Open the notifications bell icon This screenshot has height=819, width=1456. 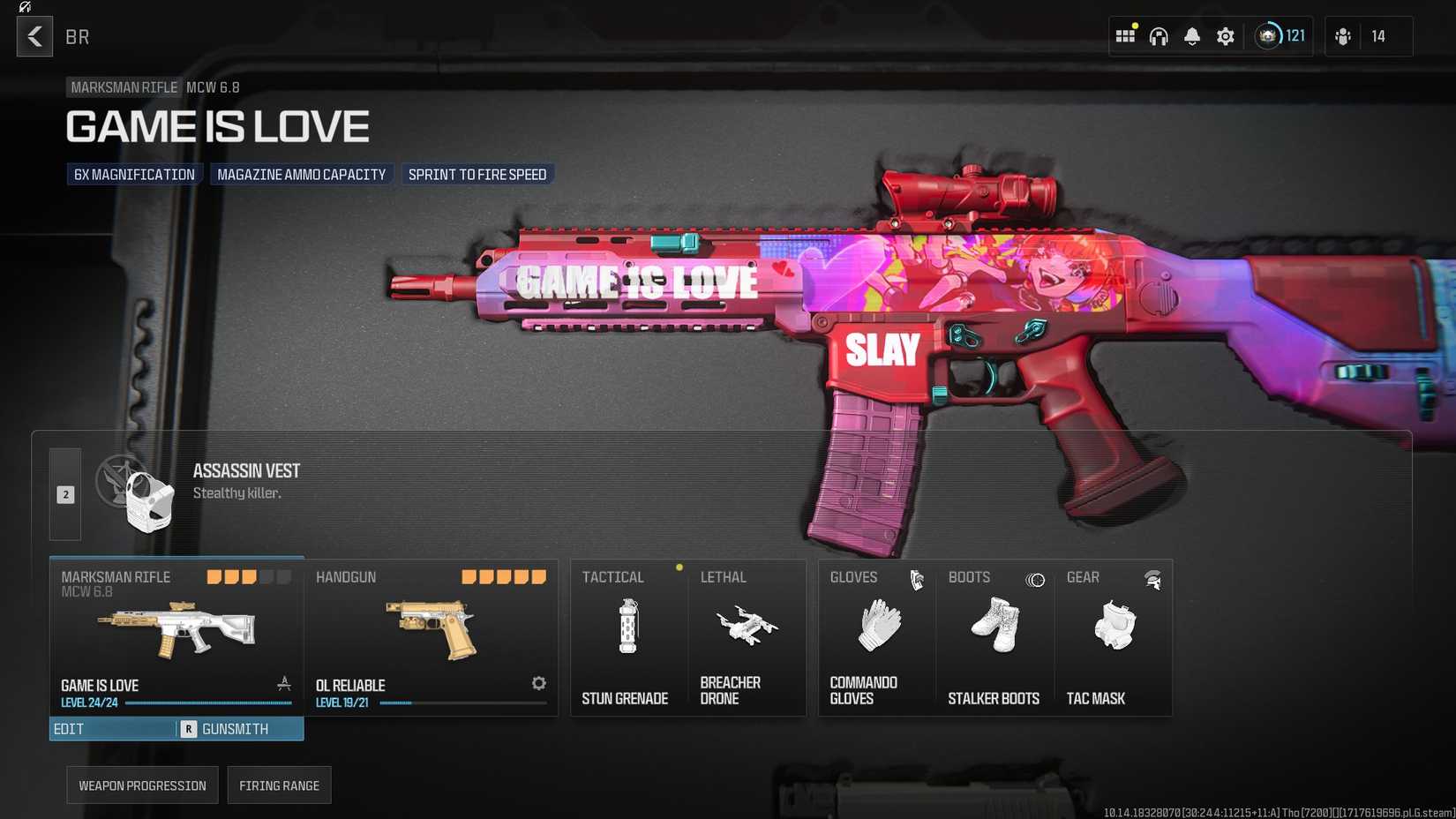coord(1191,36)
